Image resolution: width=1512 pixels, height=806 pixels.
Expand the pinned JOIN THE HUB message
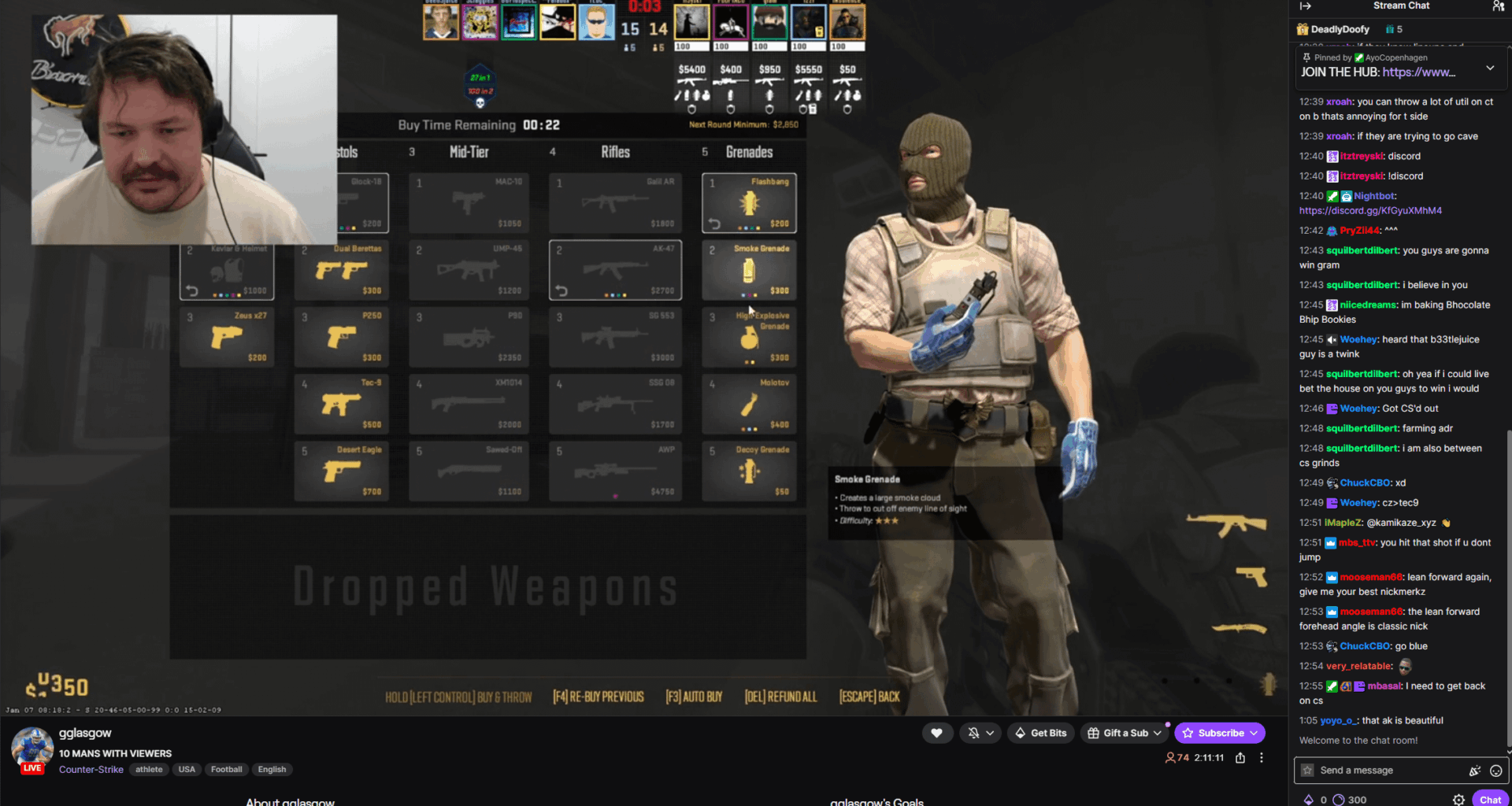point(1491,67)
